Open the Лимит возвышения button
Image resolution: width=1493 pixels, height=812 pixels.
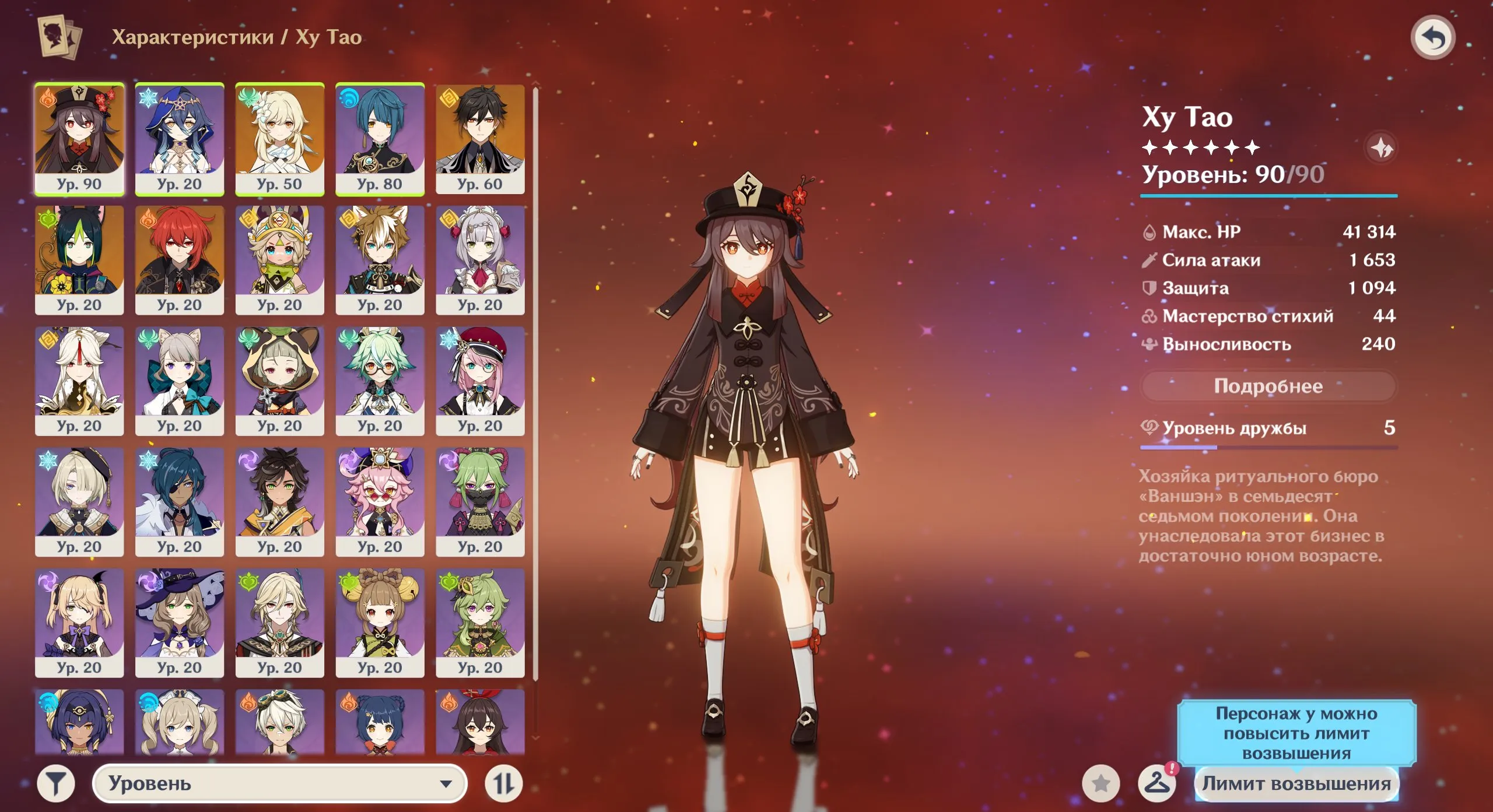[1296, 783]
